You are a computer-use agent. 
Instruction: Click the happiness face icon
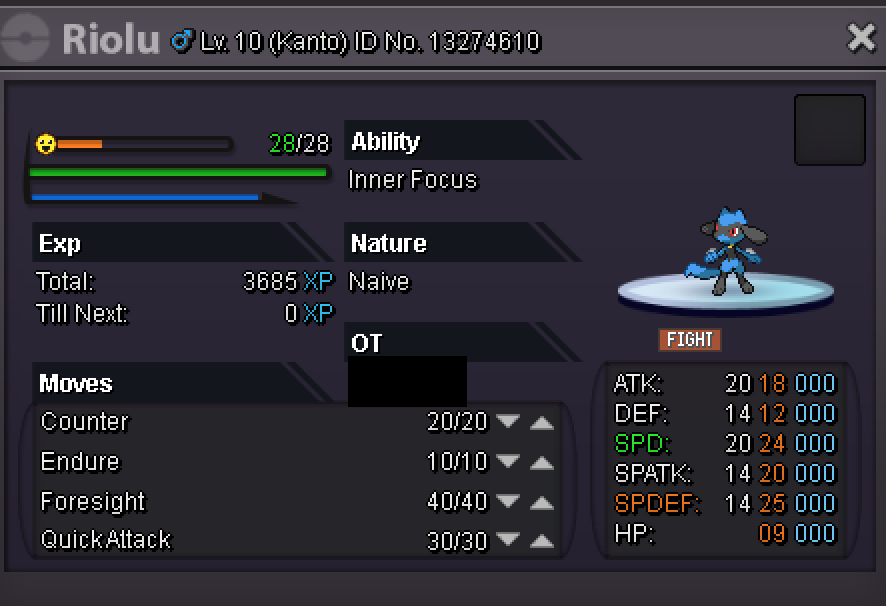coord(45,144)
